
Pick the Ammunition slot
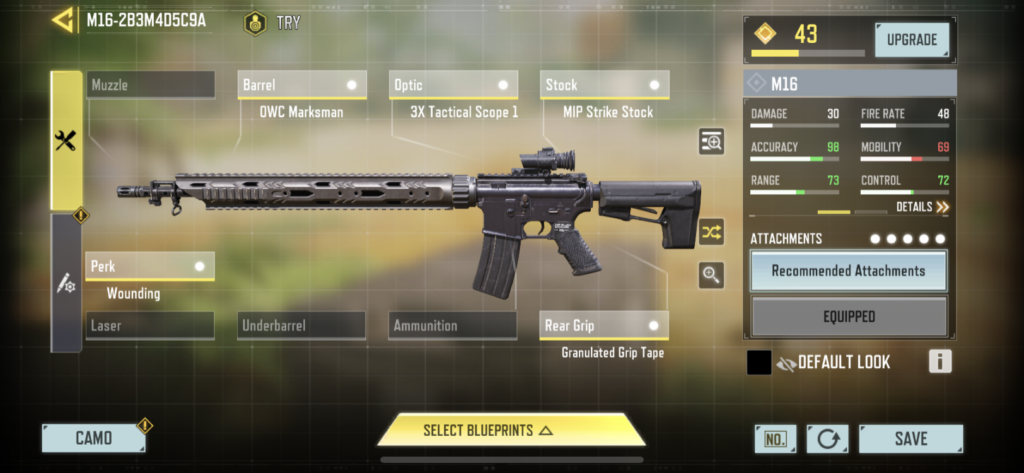click(453, 325)
